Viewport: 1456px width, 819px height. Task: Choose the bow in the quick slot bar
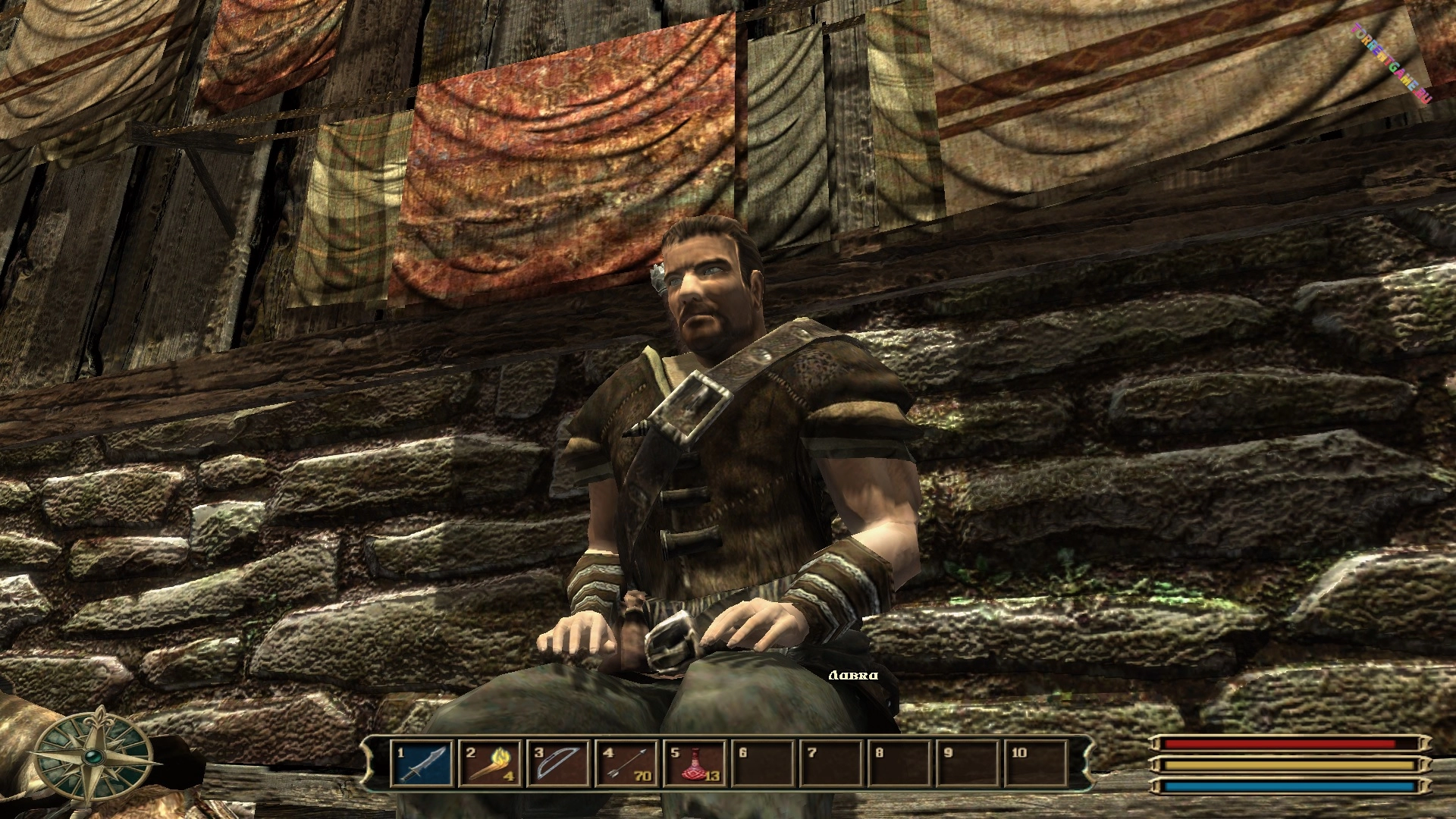pyautogui.click(x=559, y=764)
